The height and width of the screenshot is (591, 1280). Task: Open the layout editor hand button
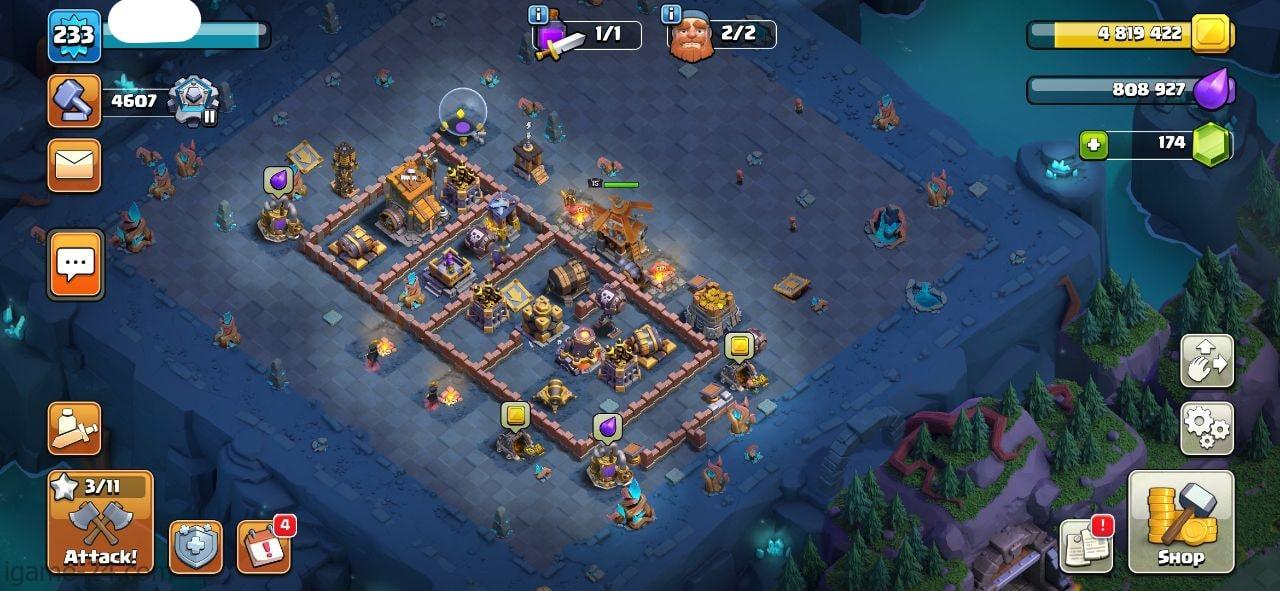pyautogui.click(x=1206, y=361)
